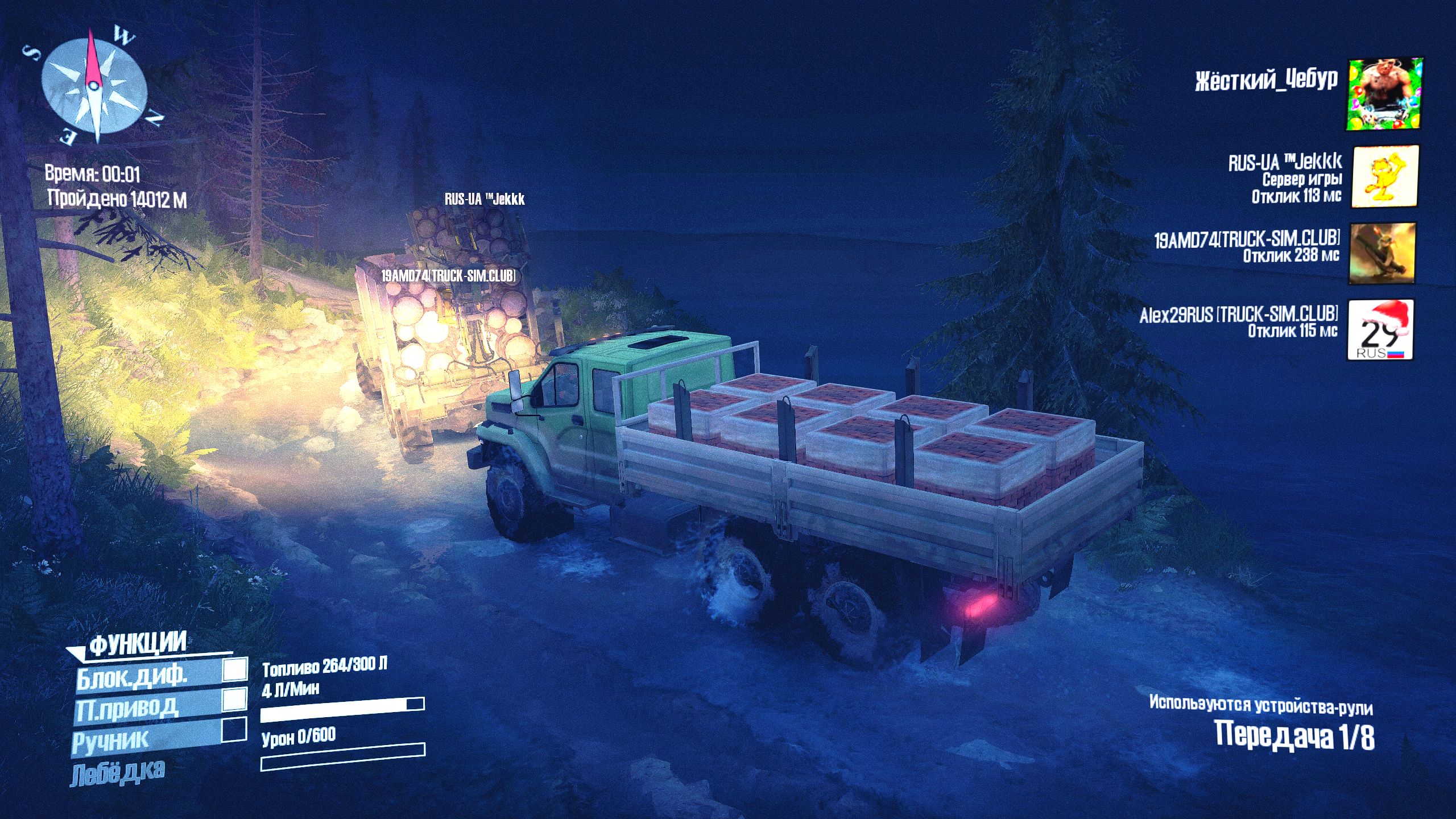Open the ФУНКЦИИ functions panel header

[138, 644]
